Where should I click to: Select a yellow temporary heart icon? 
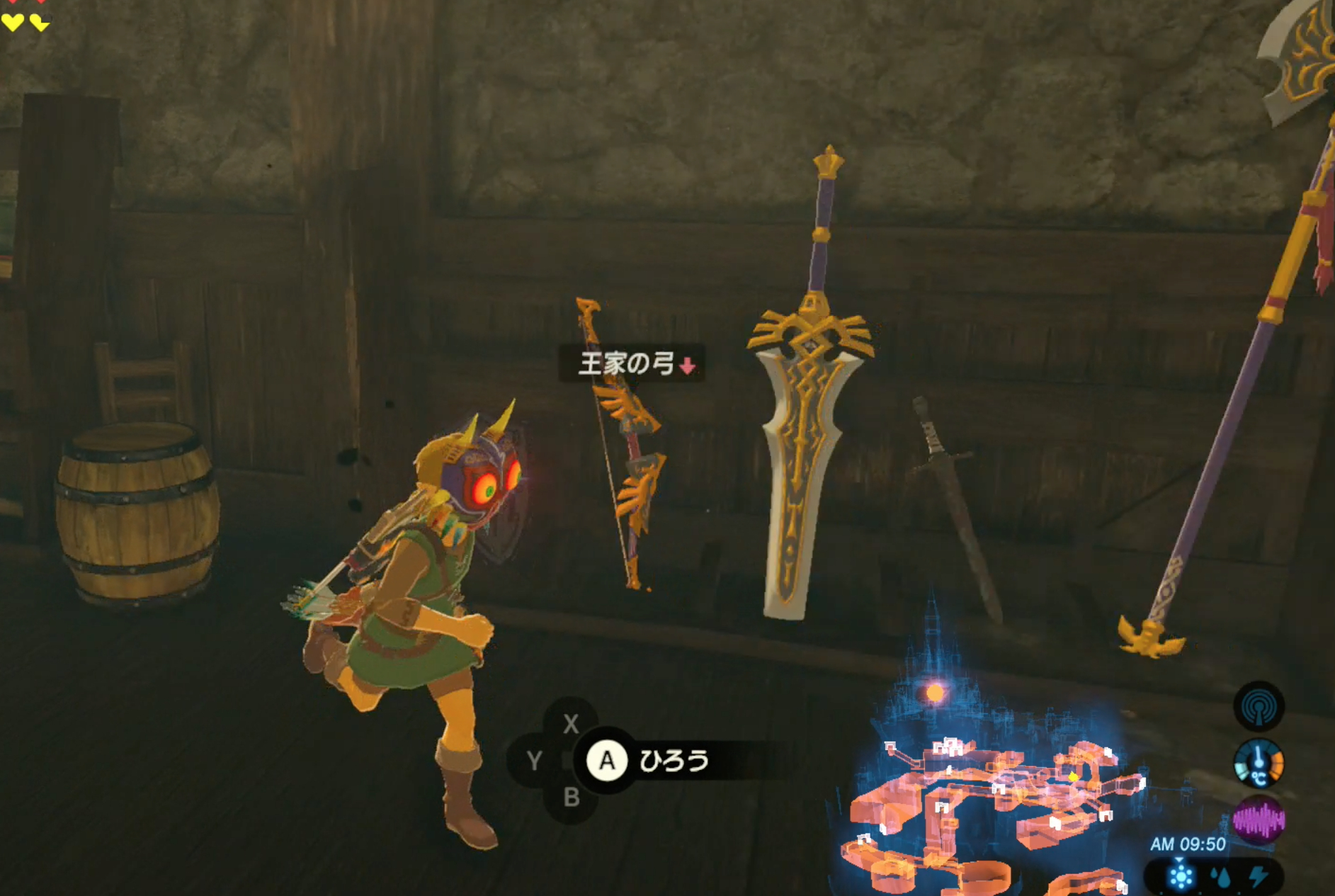pos(12,23)
